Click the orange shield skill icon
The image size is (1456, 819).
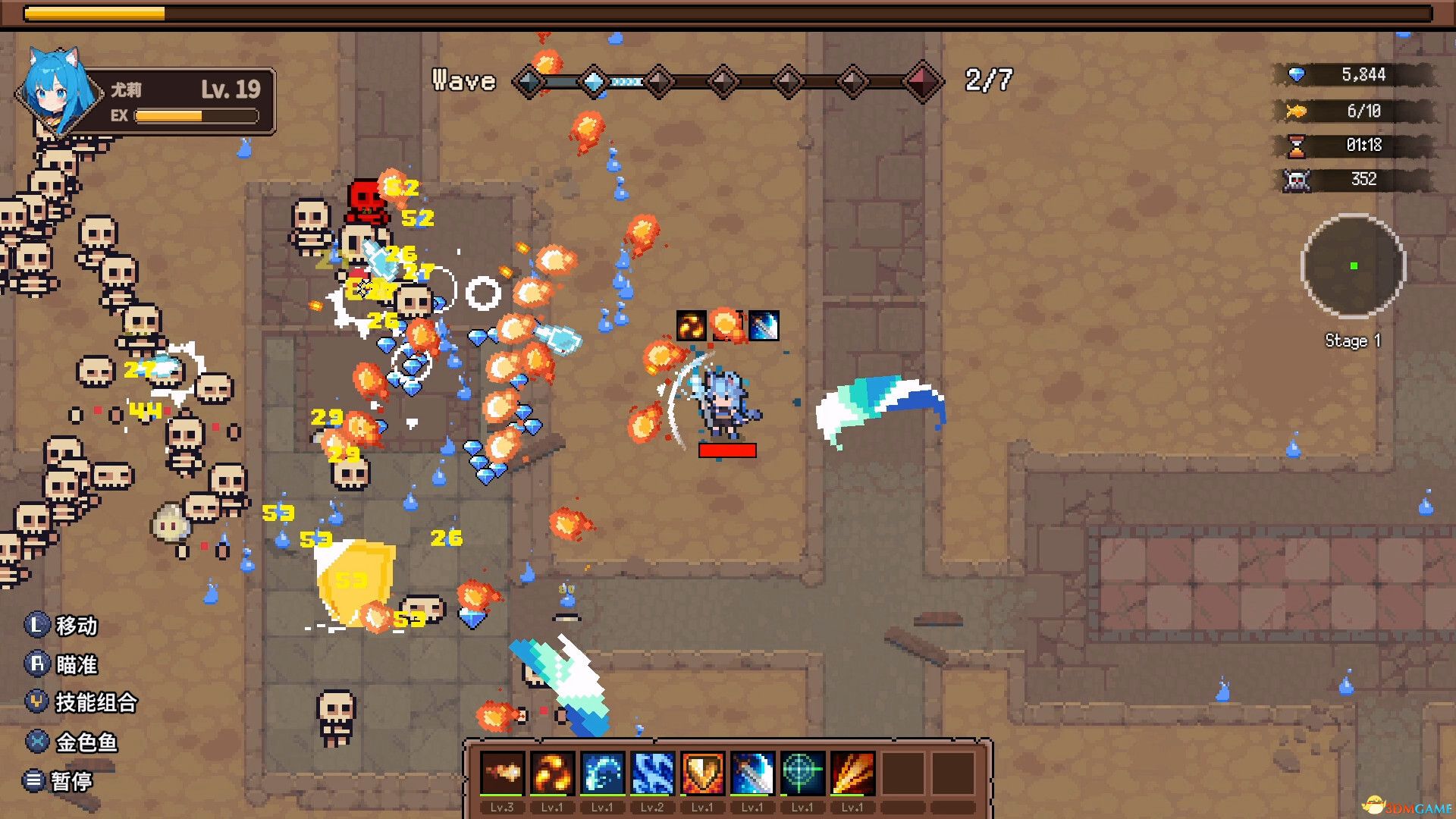click(x=703, y=772)
